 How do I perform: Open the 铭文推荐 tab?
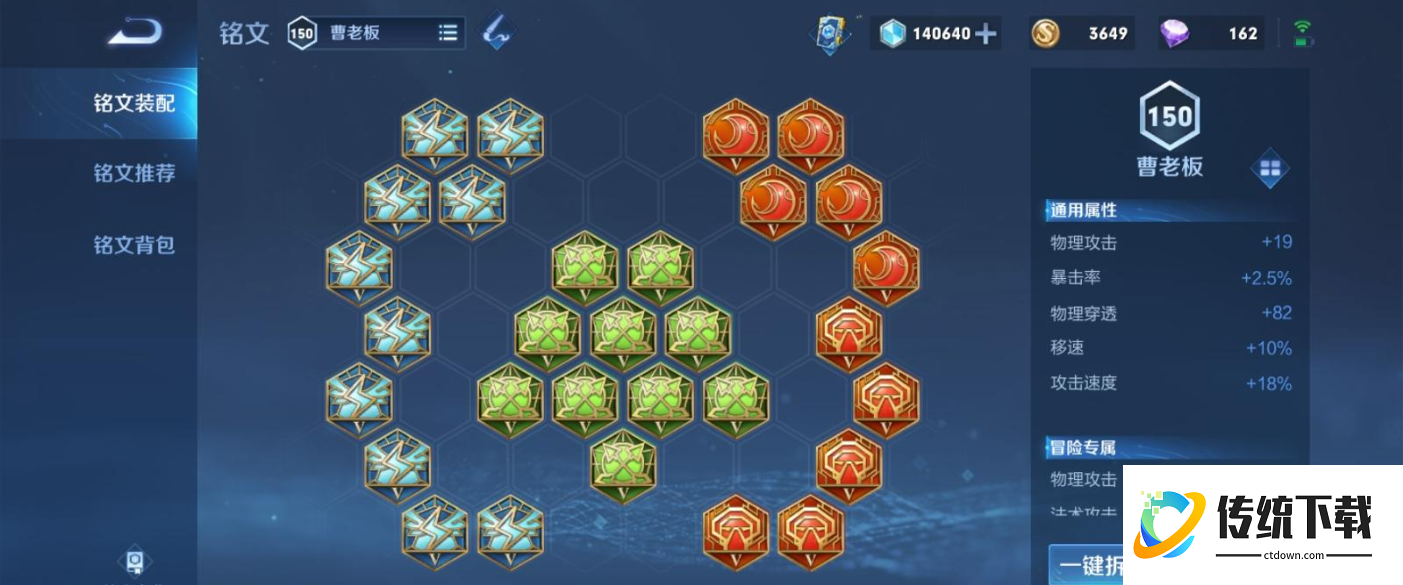click(x=134, y=173)
